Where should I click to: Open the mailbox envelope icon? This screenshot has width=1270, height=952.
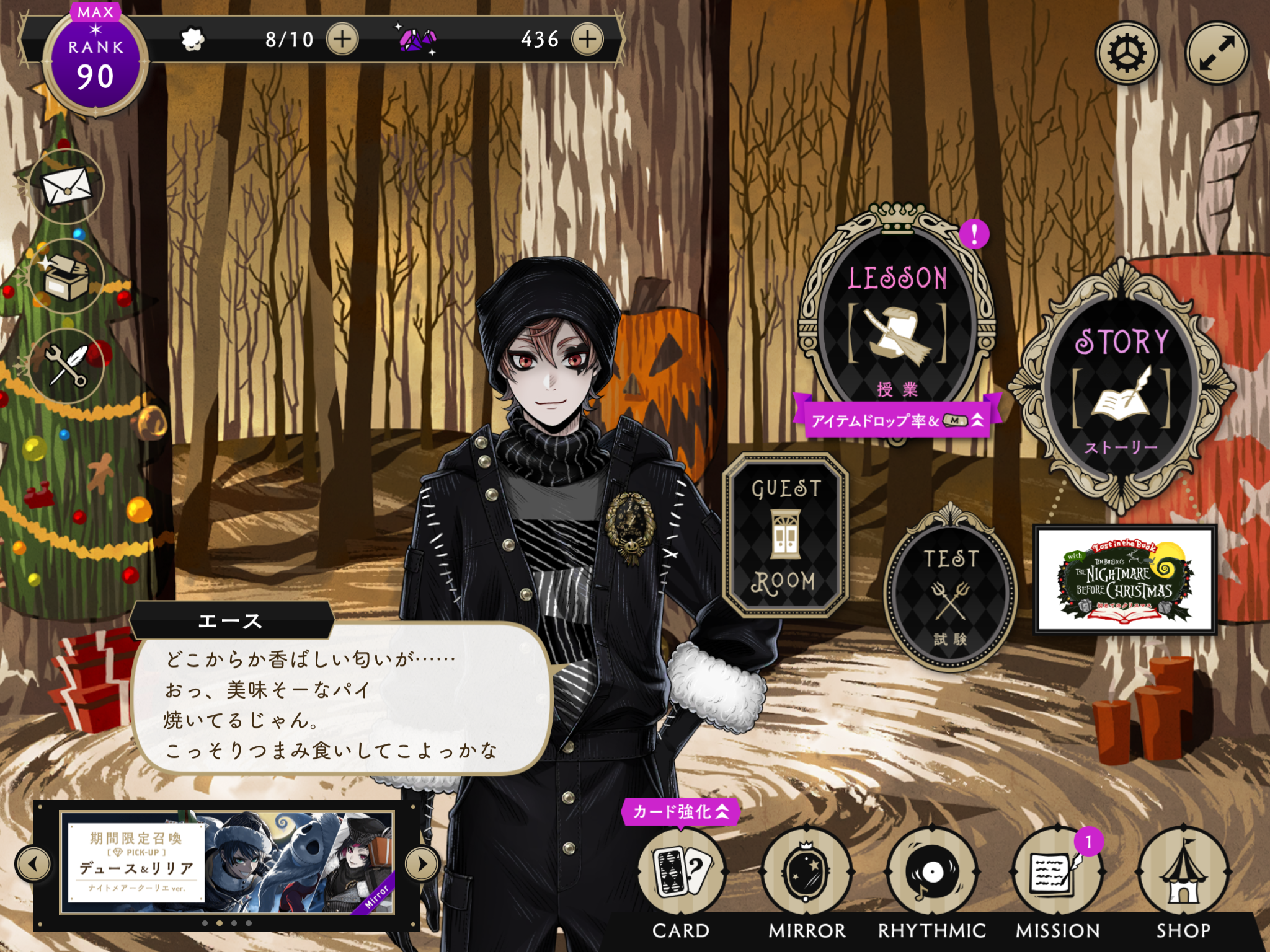pyautogui.click(x=66, y=186)
